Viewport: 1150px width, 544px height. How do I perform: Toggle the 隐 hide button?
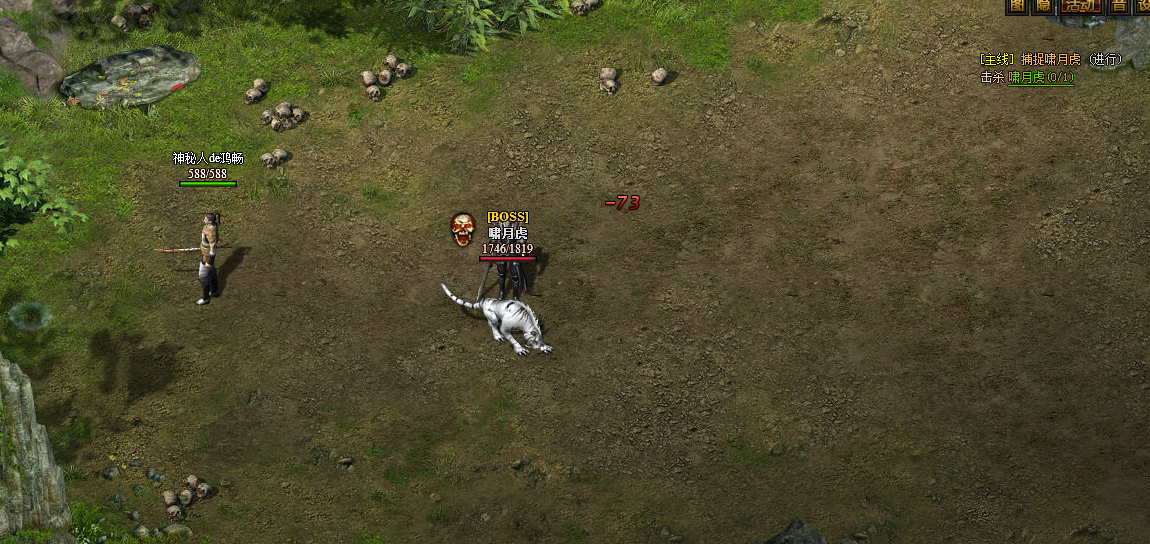coord(1044,6)
